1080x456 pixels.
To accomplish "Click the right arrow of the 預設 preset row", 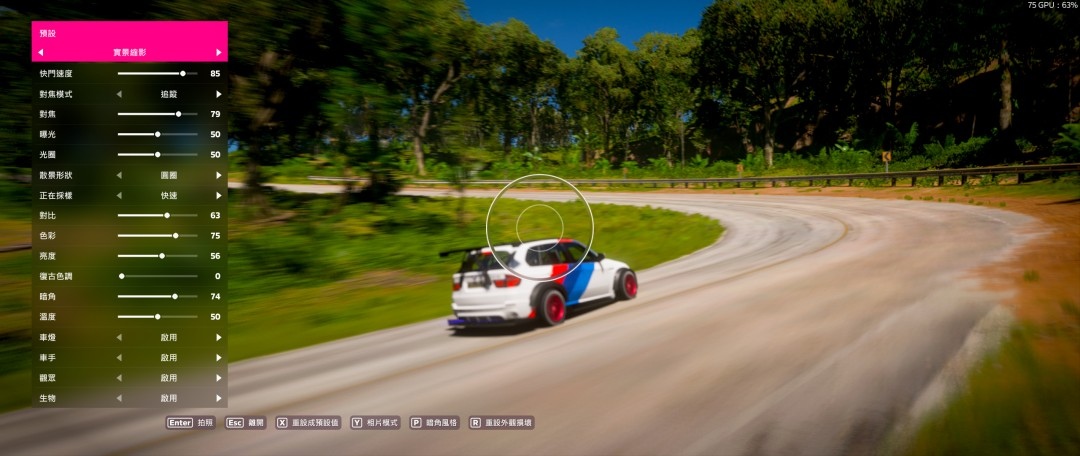I will [219, 52].
